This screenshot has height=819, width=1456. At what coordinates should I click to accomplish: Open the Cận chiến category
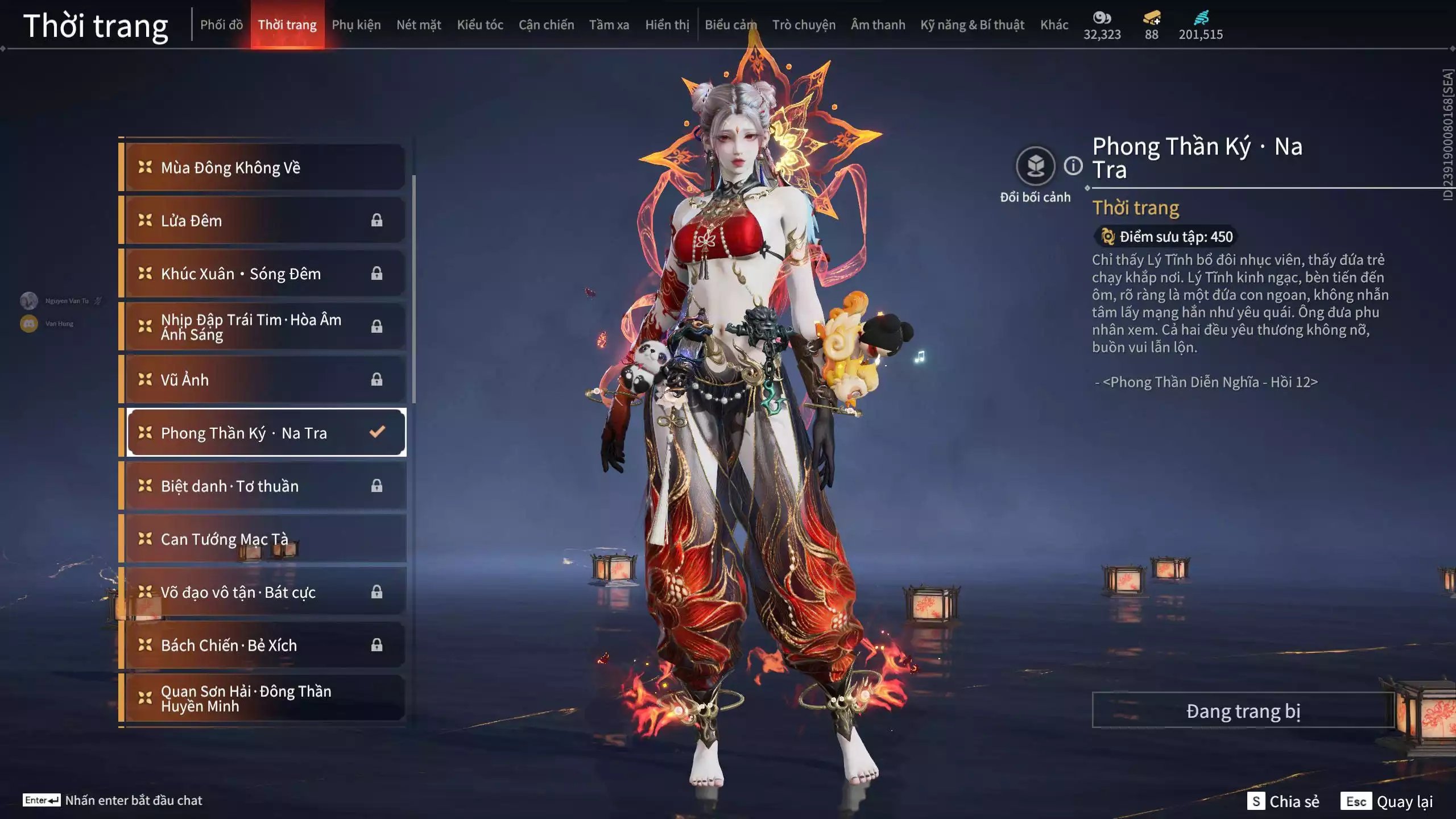[546, 25]
